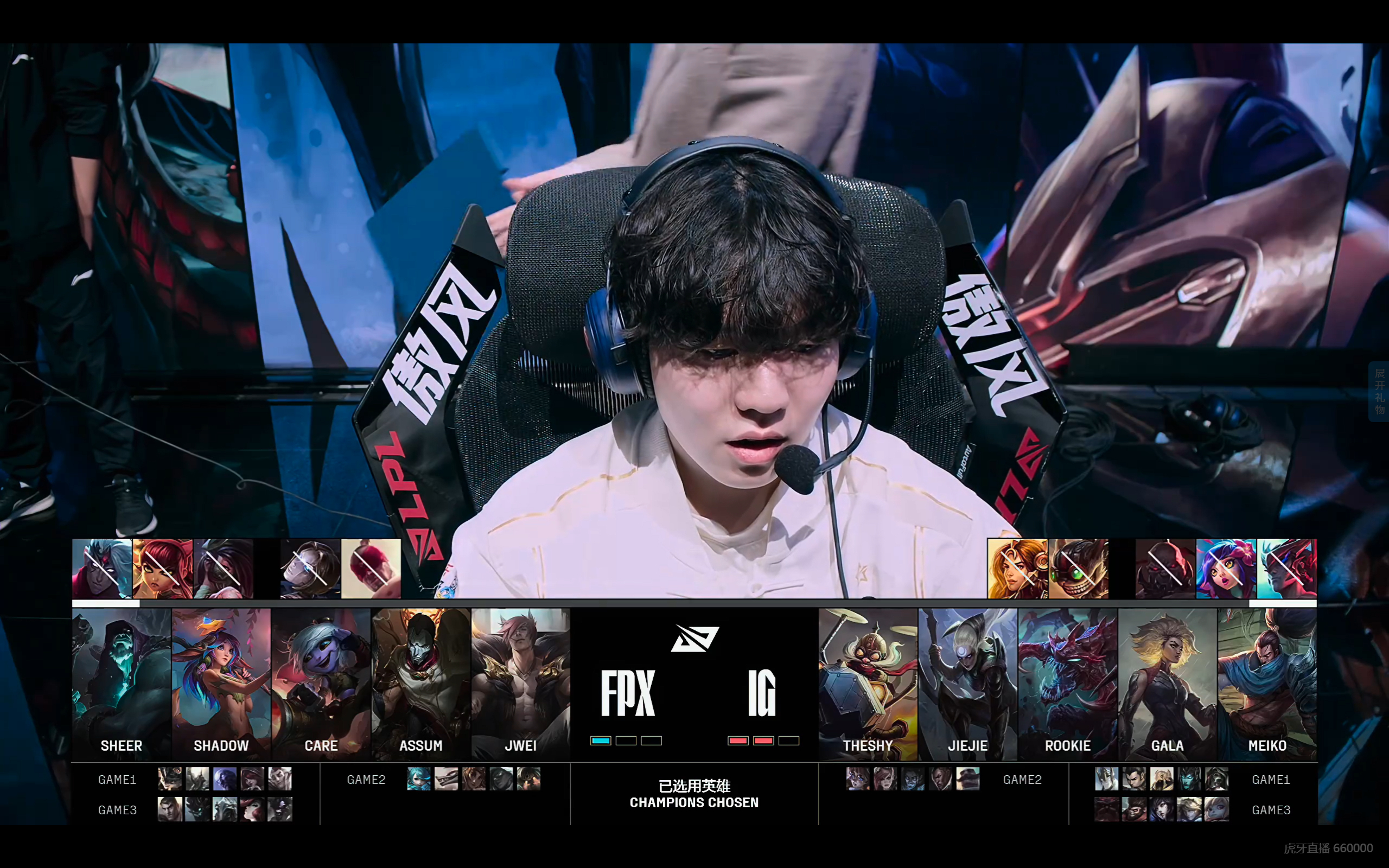Click the banned Annie icon
1389x868 pixels.
click(162, 569)
